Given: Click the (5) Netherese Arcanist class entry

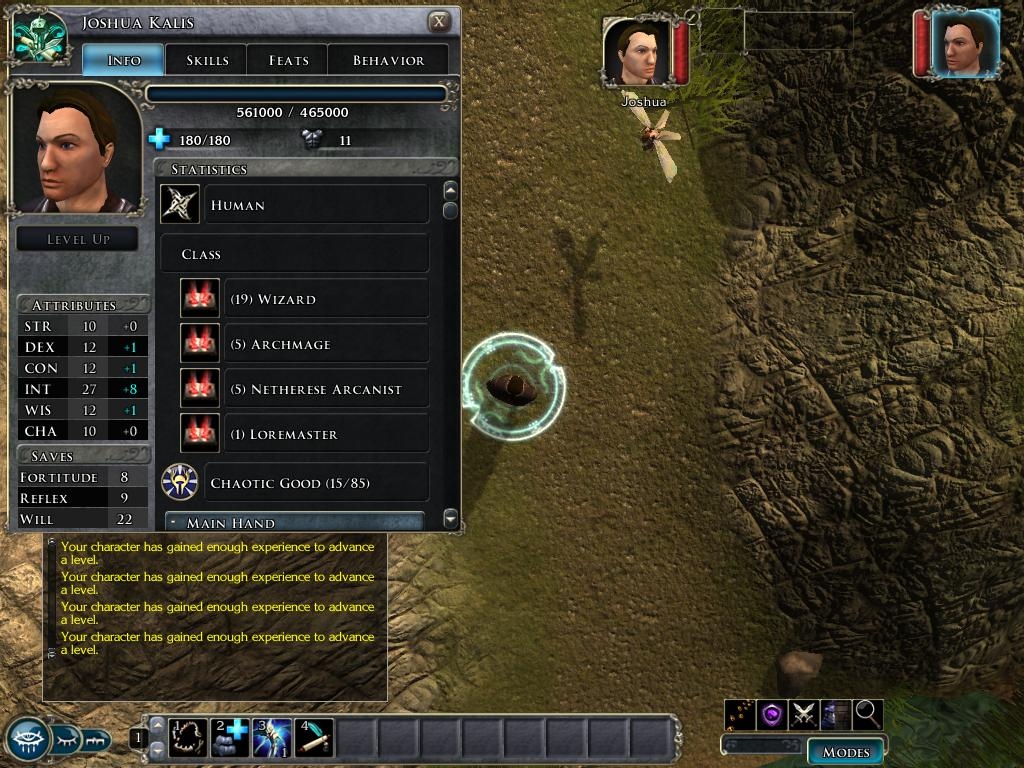Looking at the screenshot, I should pyautogui.click(x=325, y=389).
